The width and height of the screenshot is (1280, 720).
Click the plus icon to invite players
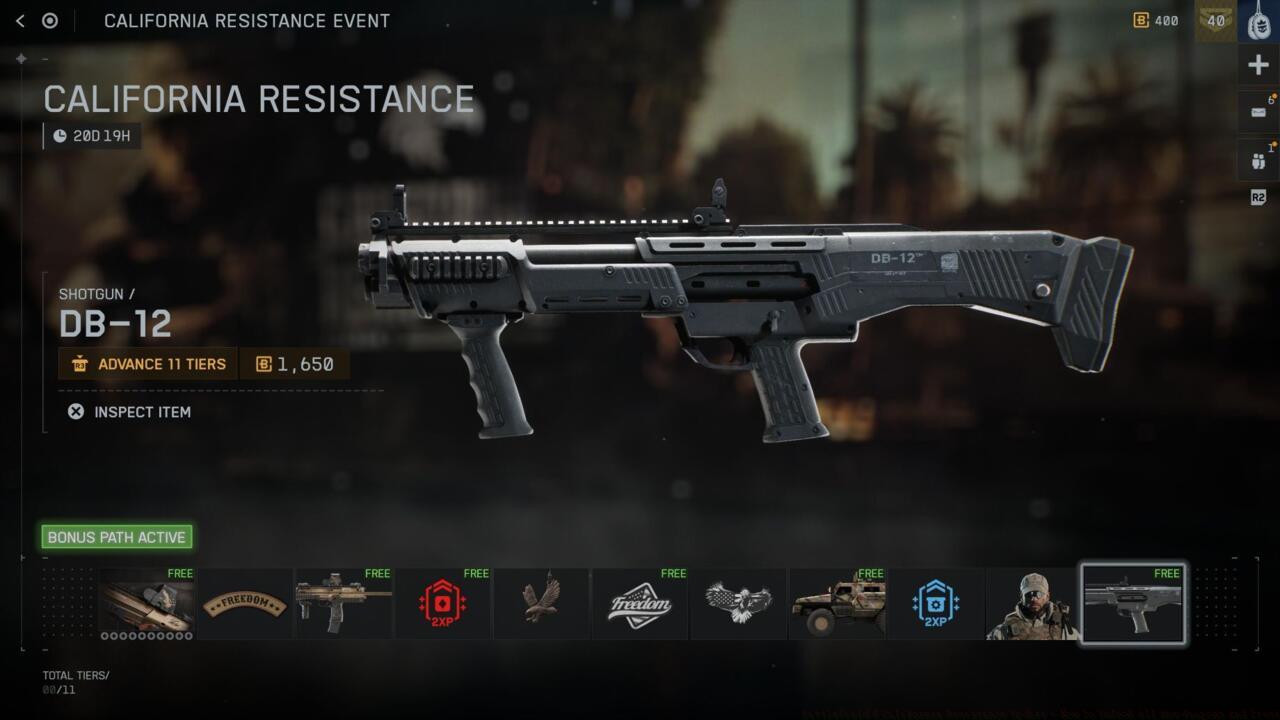1258,64
